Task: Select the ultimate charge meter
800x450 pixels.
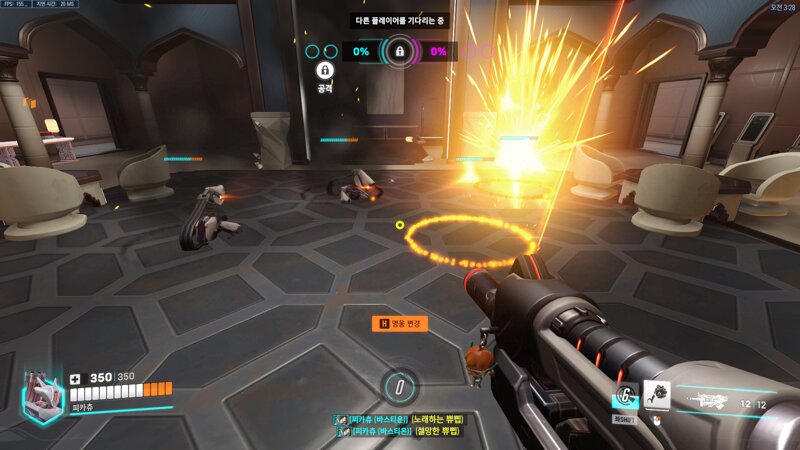Action: [x=400, y=385]
